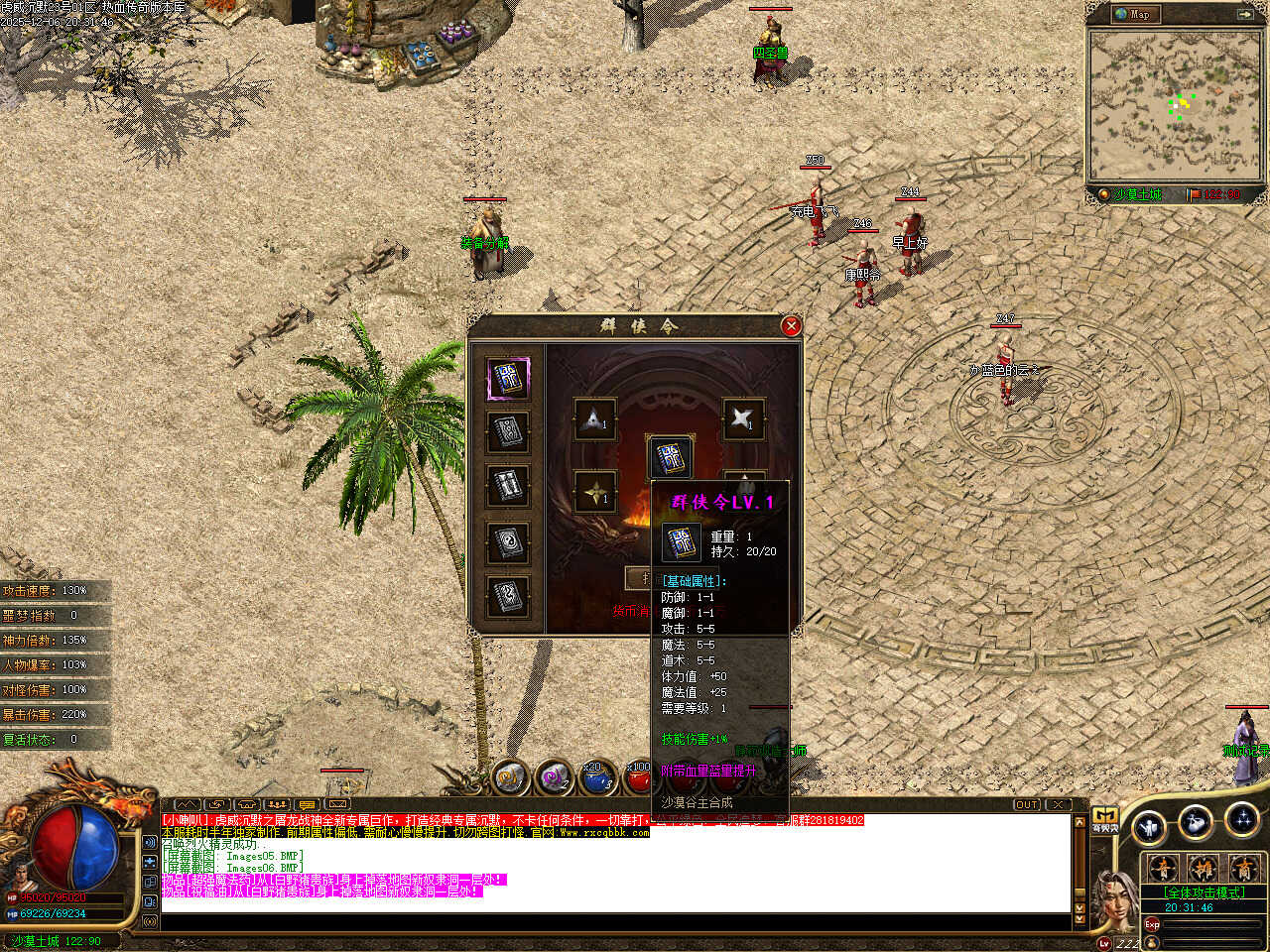Viewport: 1270px width, 952px height.
Task: Click the chat input field
Action: point(615,923)
